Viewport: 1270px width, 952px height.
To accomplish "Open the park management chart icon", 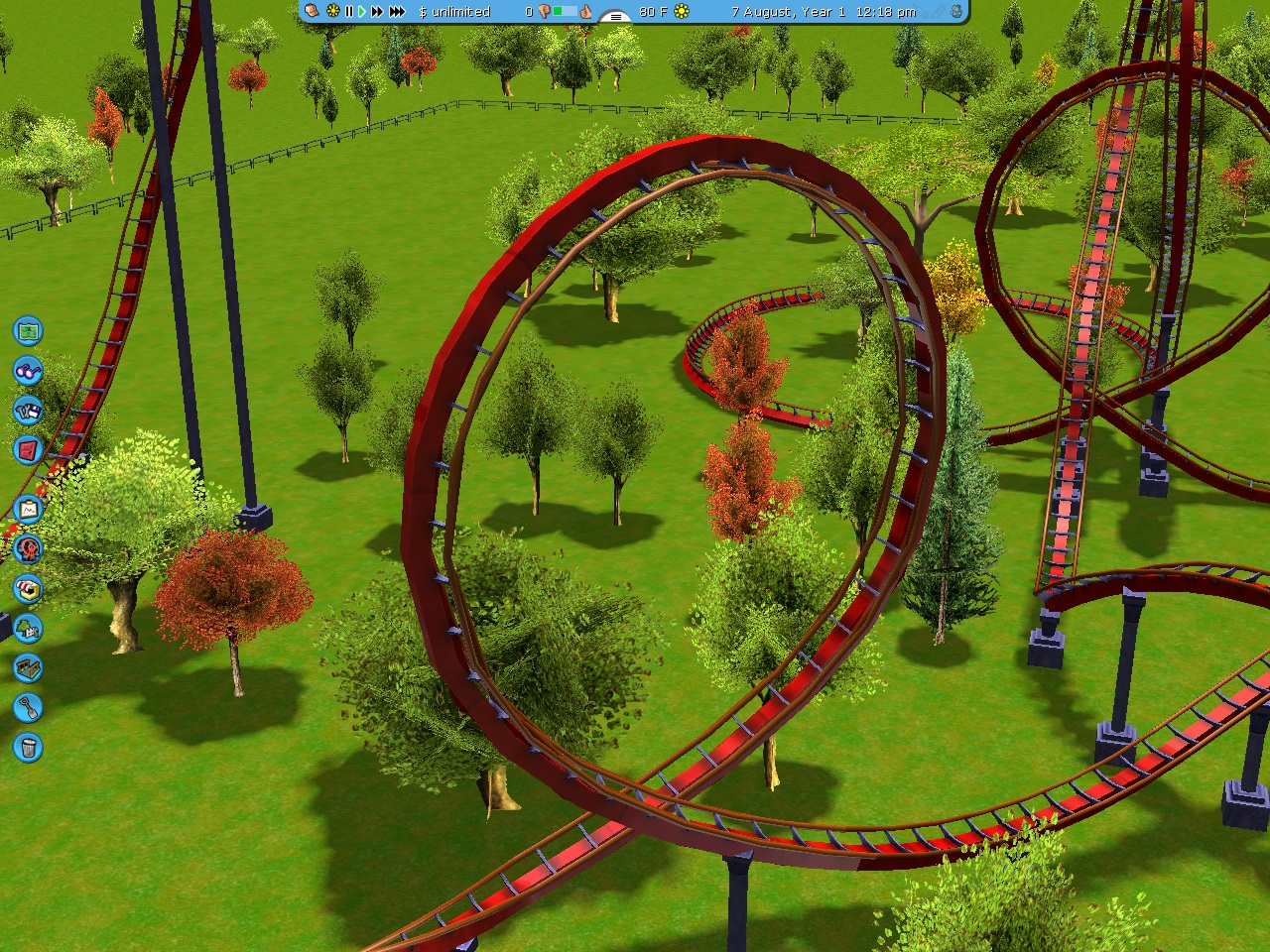I will pyautogui.click(x=28, y=510).
